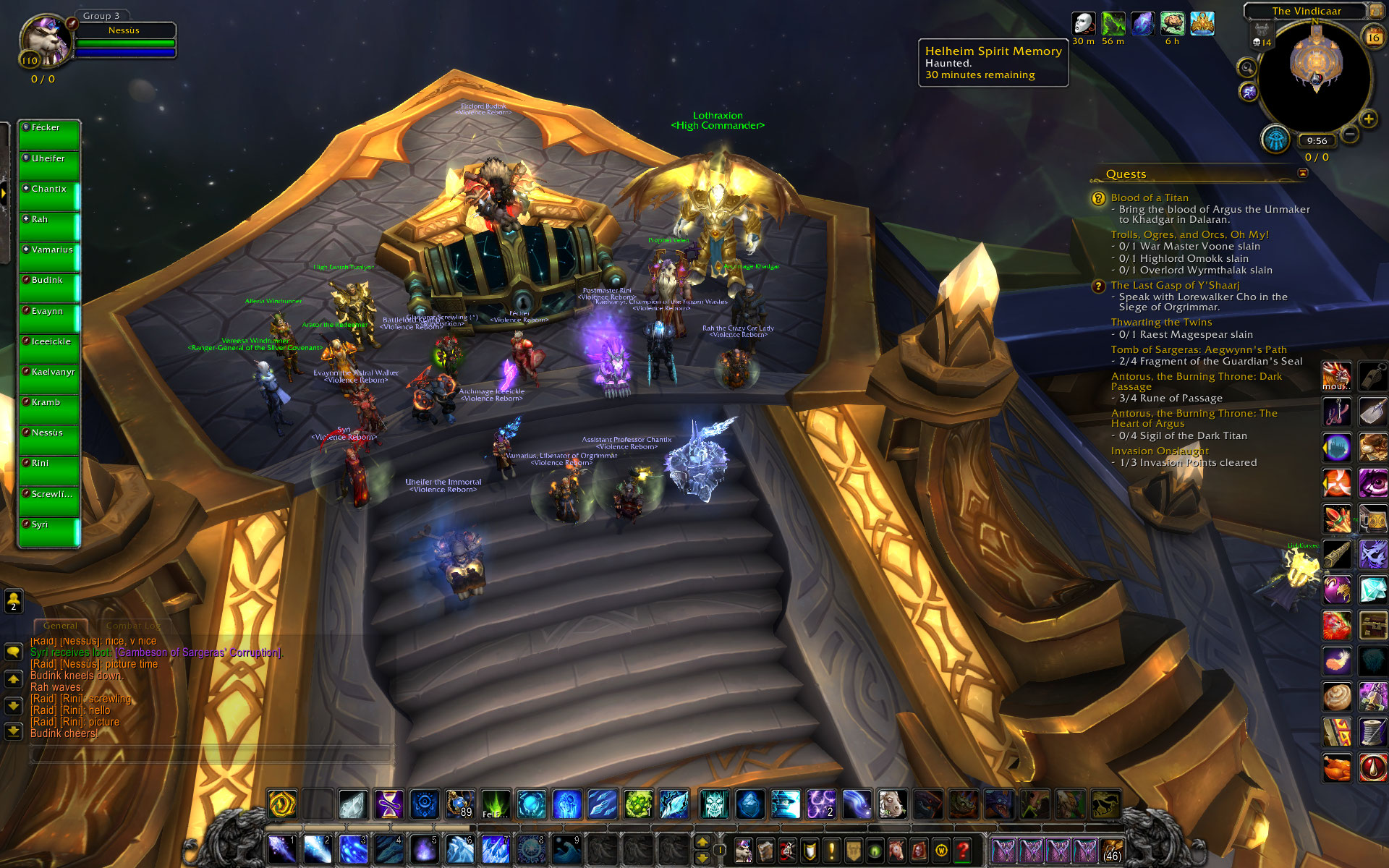Zoom out the minimap

coord(1350,134)
